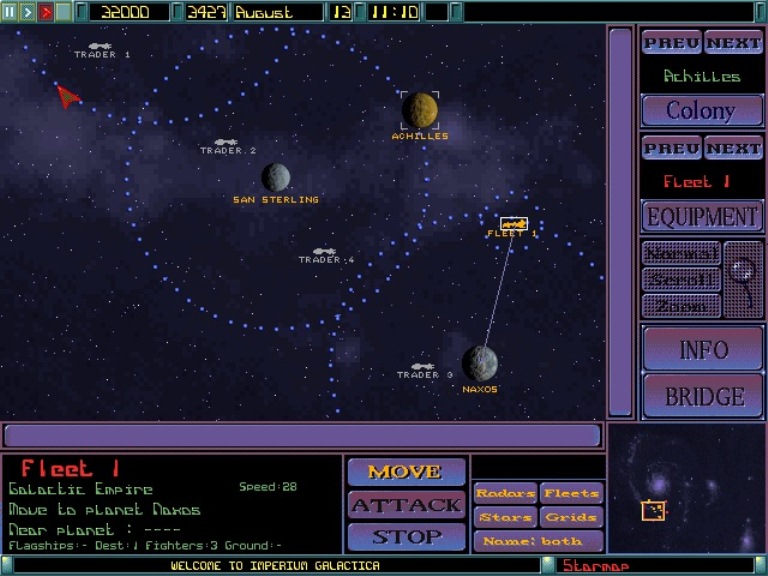The image size is (768, 576).
Task: Select the normal speed single arrow
Action: (28, 12)
